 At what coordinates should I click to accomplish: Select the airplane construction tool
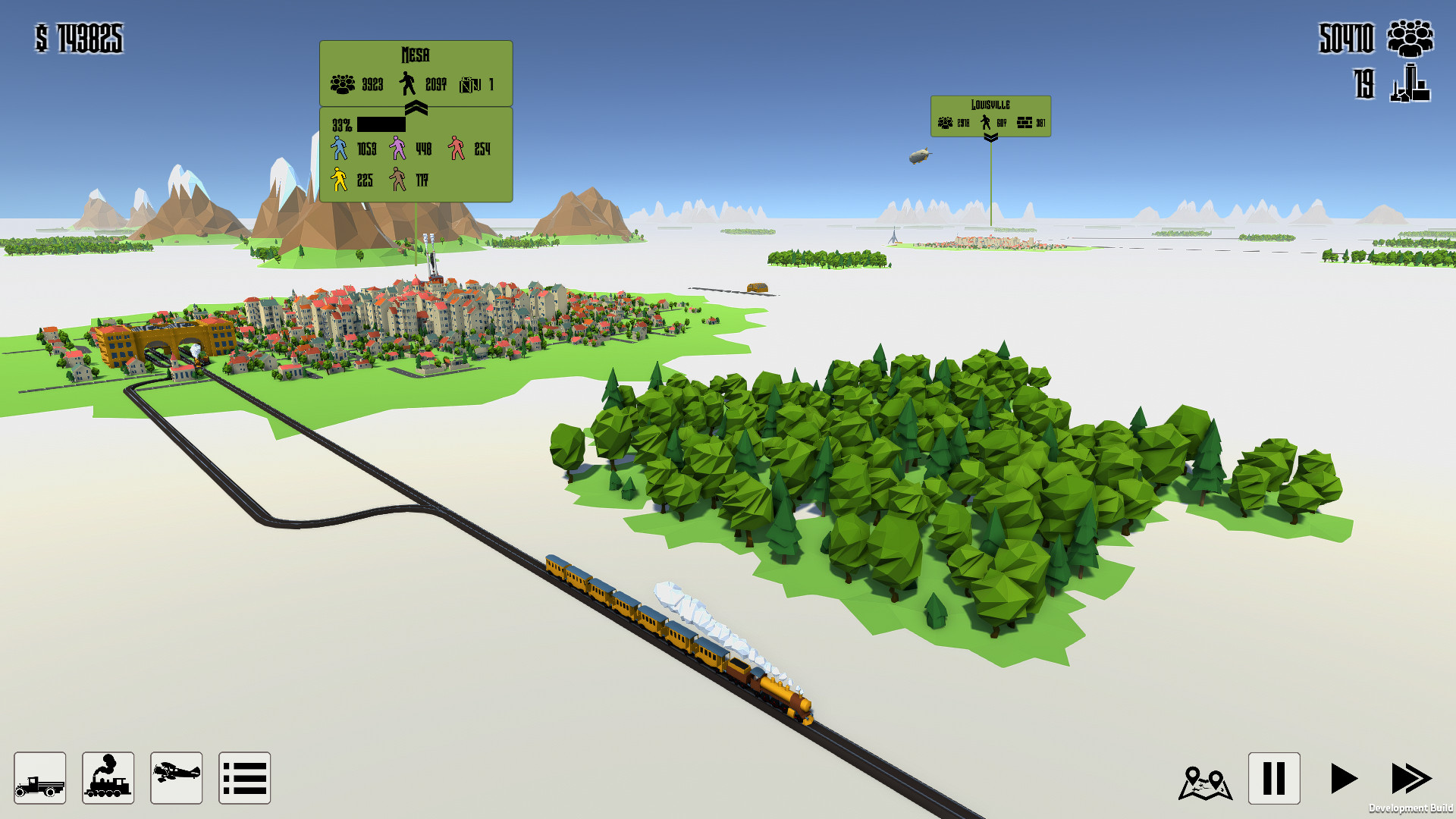176,777
